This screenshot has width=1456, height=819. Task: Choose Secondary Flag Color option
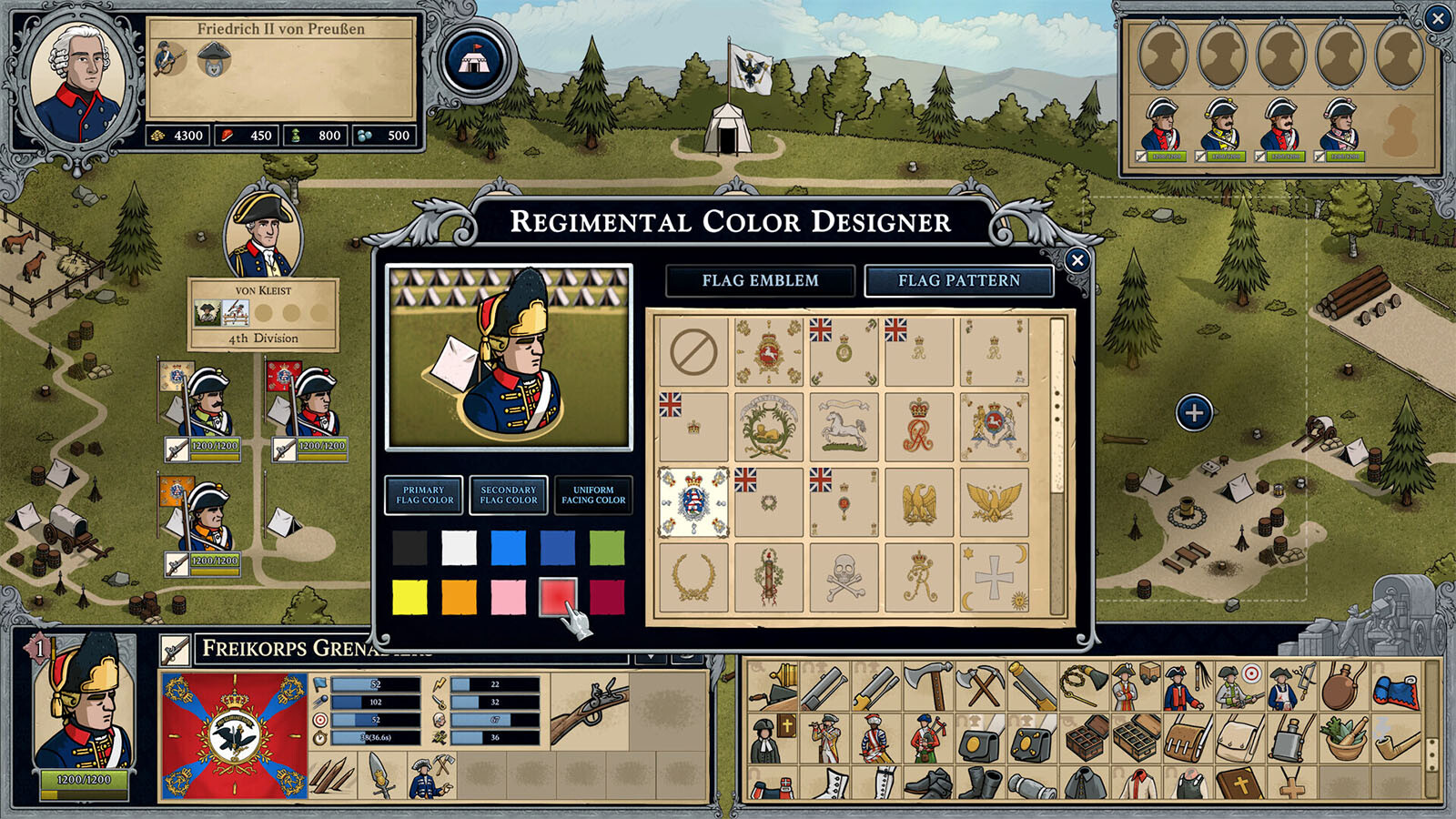coord(509,495)
